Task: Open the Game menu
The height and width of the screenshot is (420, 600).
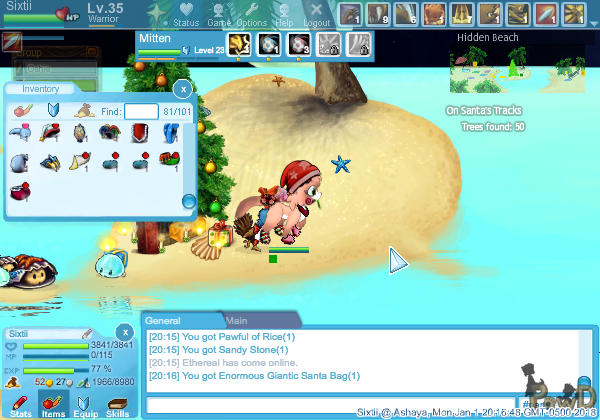Action: [x=219, y=14]
